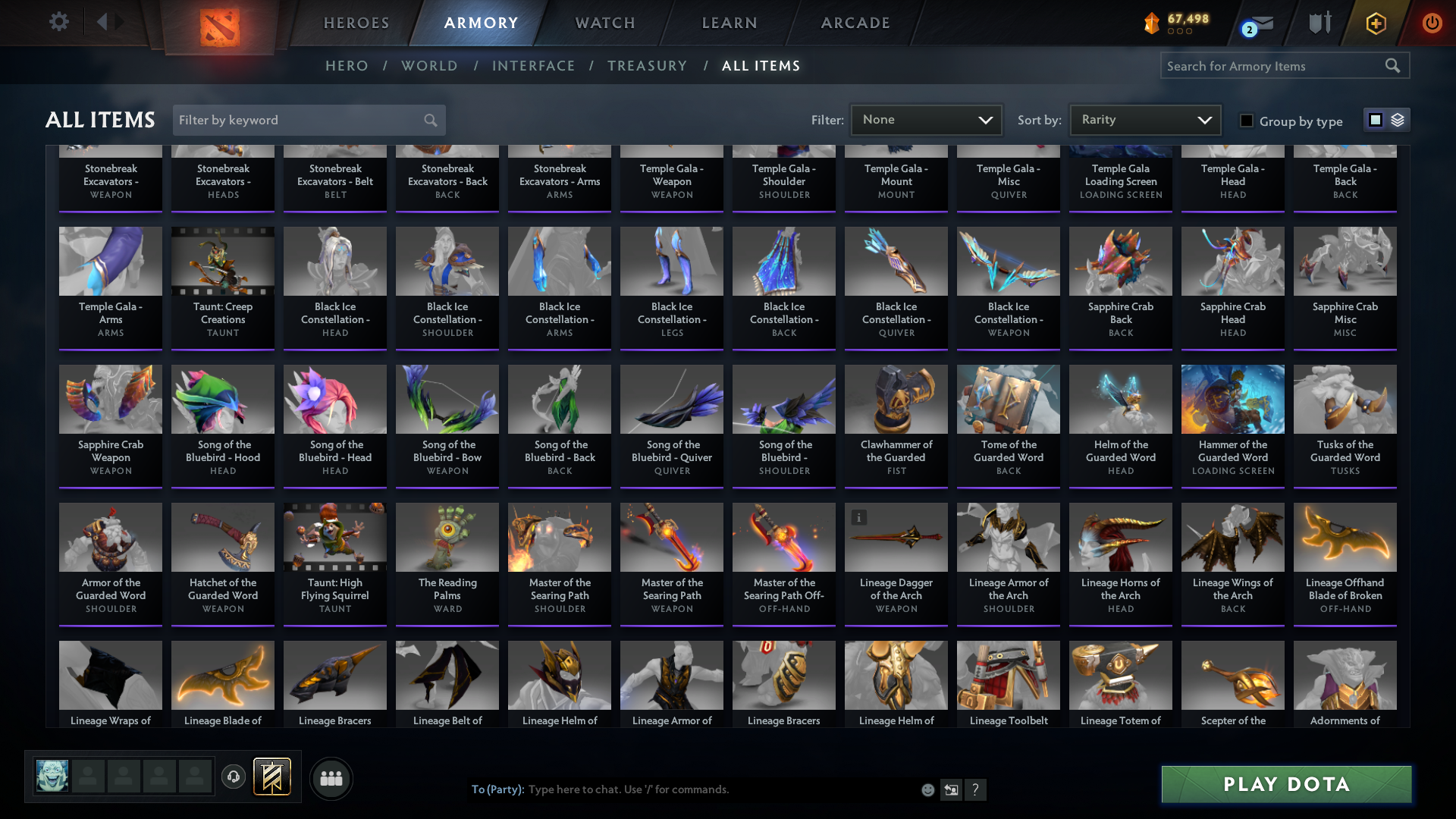Open the Filter dropdown set to None
The width and height of the screenshot is (1456, 819).
click(x=926, y=119)
